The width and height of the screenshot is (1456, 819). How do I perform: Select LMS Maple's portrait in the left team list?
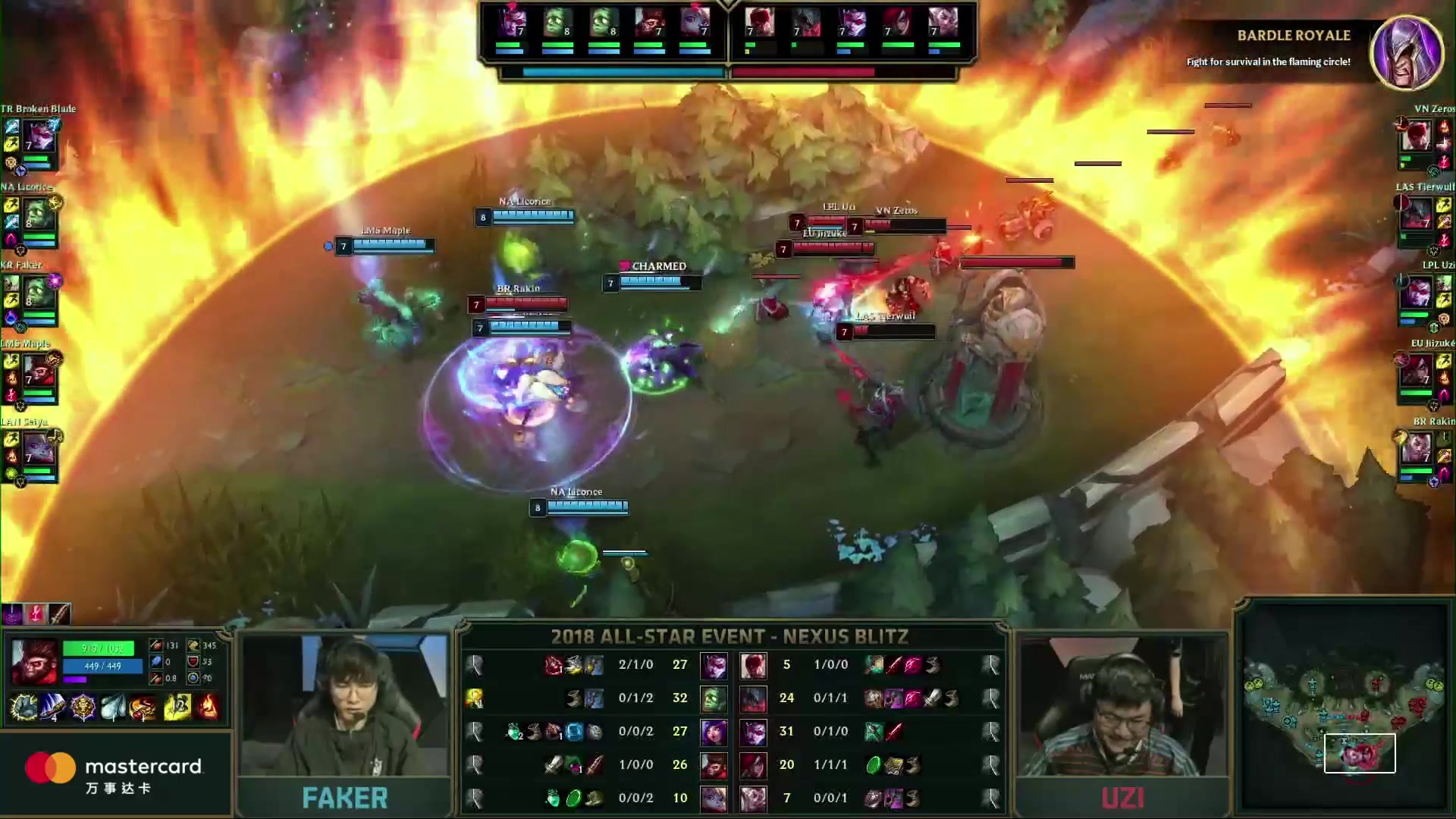39,372
